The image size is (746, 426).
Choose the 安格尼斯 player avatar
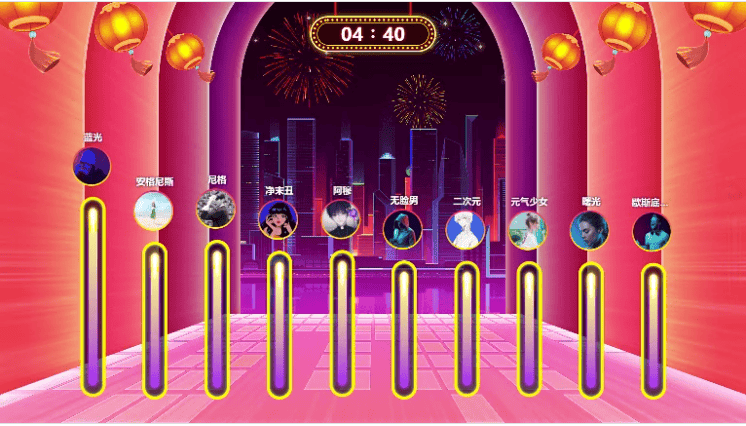[x=154, y=211]
